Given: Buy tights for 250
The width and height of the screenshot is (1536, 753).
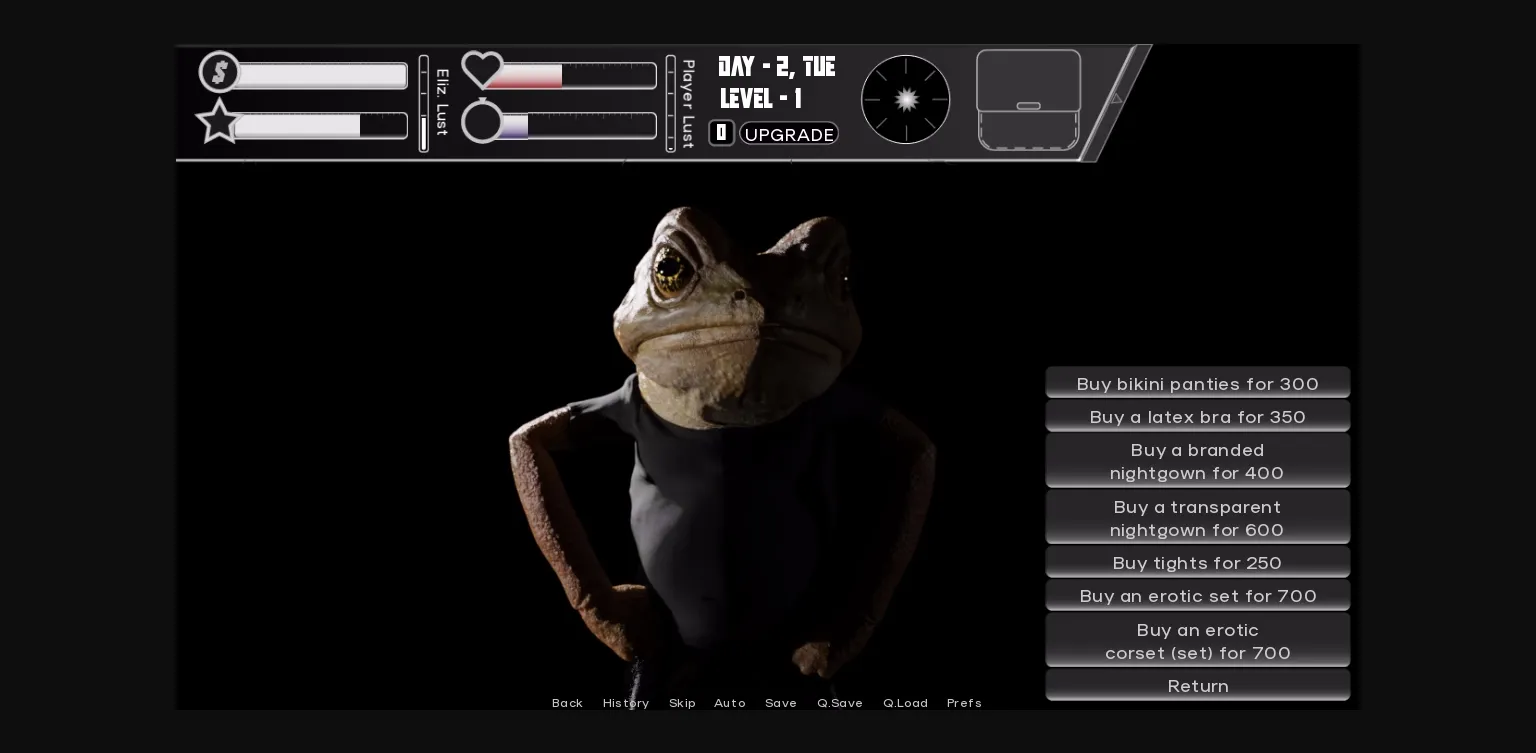Looking at the screenshot, I should coord(1197,563).
